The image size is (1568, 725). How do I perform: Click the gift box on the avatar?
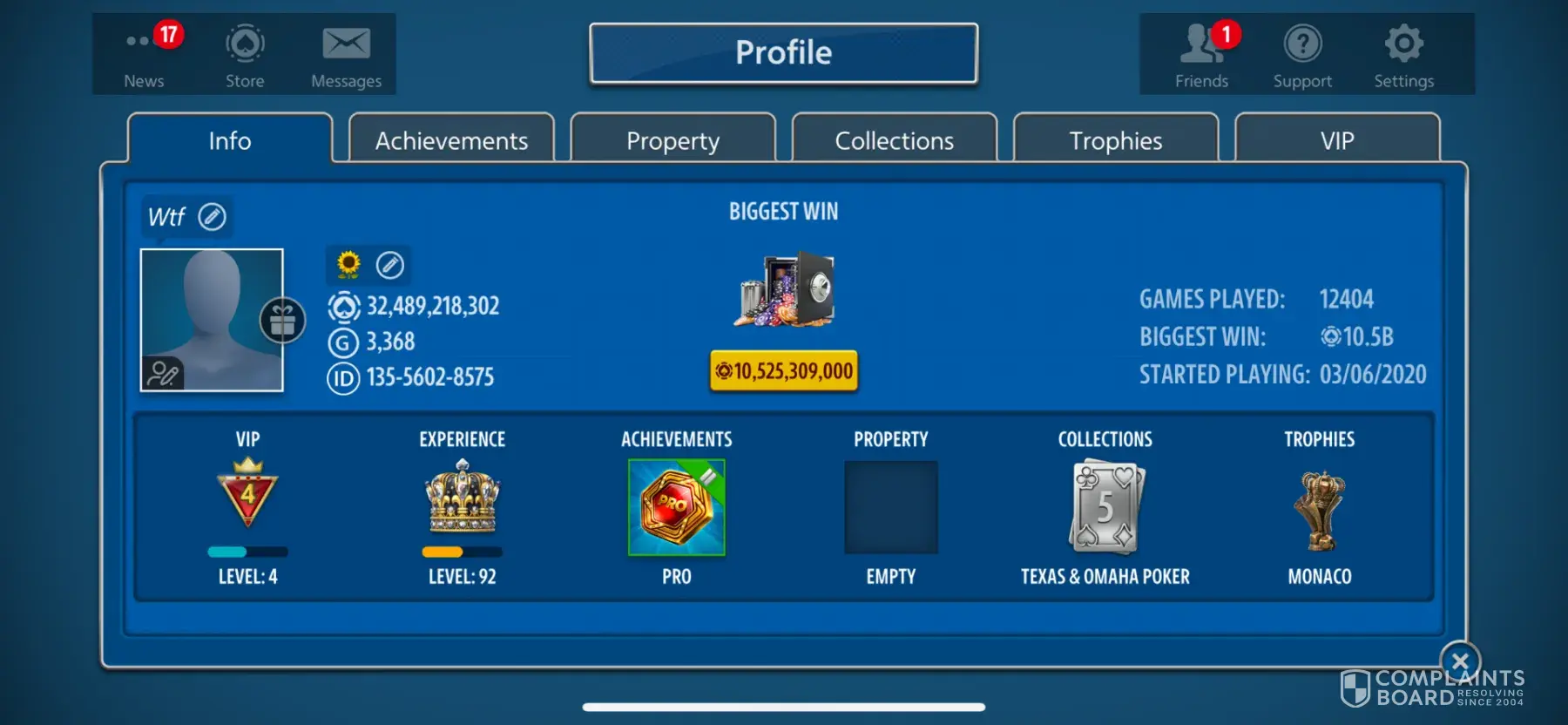point(282,321)
